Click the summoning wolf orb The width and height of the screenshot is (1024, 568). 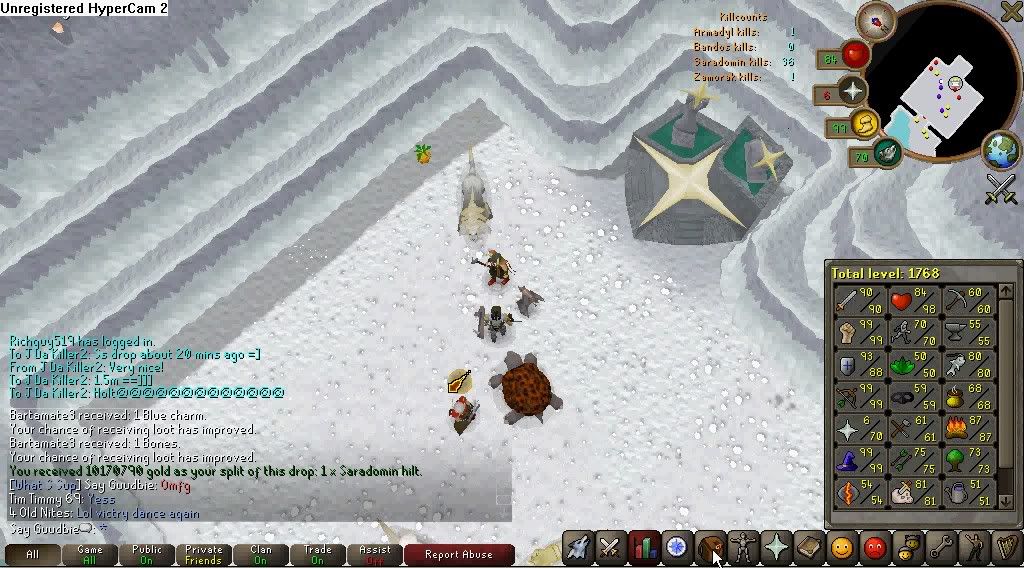coord(887,152)
